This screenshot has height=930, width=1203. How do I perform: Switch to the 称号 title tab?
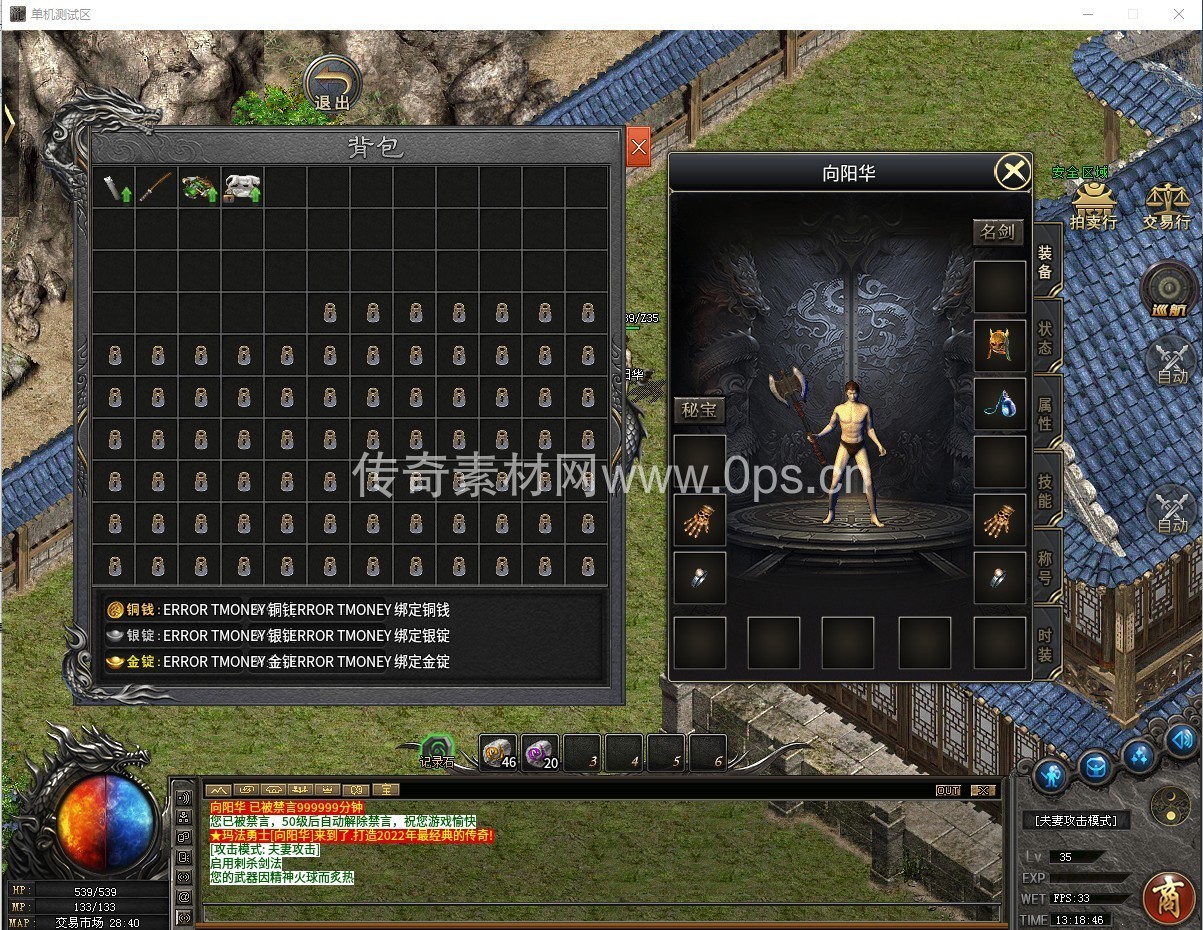pyautogui.click(x=1045, y=567)
